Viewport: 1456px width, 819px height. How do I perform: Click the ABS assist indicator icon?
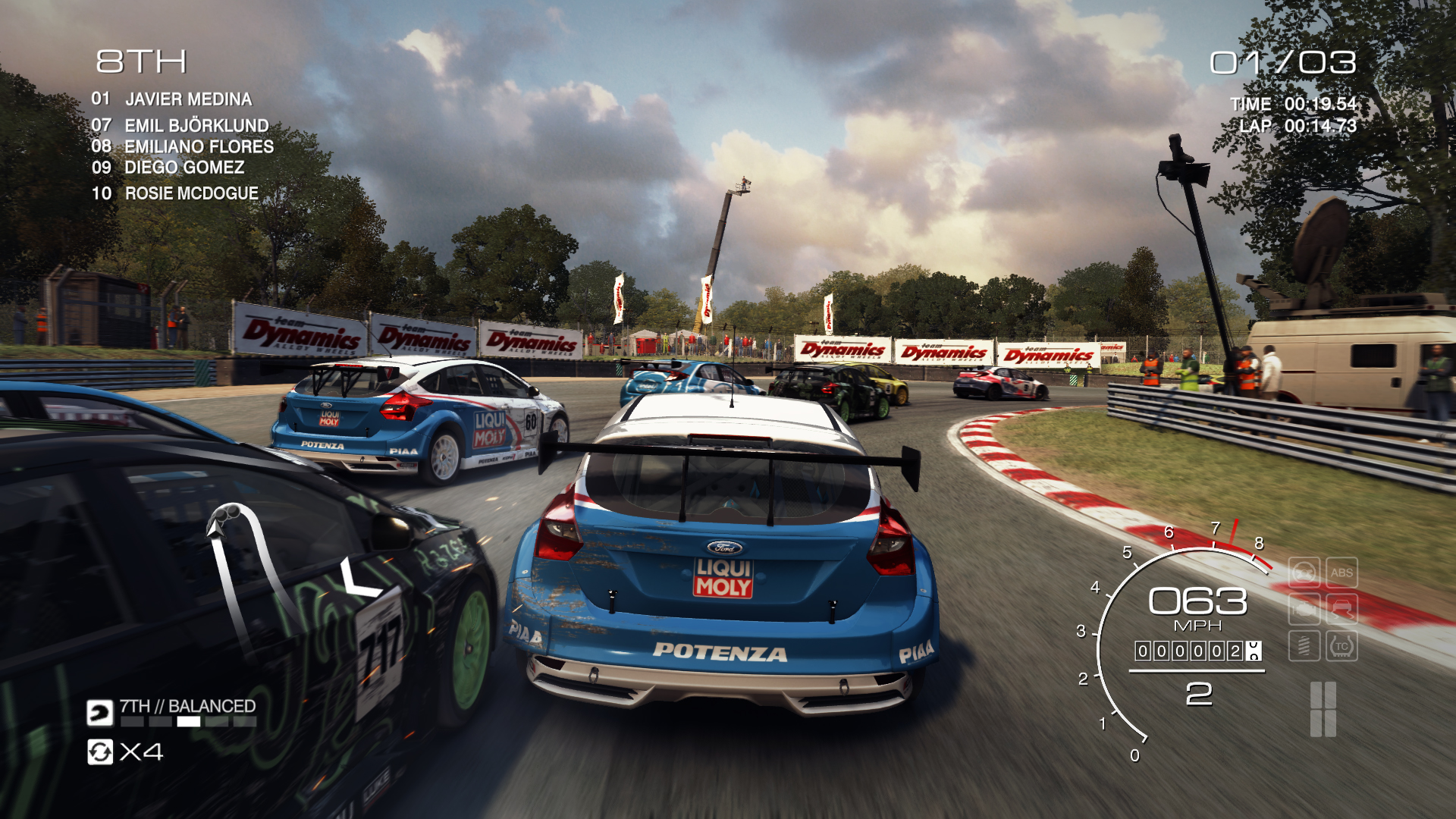[1341, 573]
